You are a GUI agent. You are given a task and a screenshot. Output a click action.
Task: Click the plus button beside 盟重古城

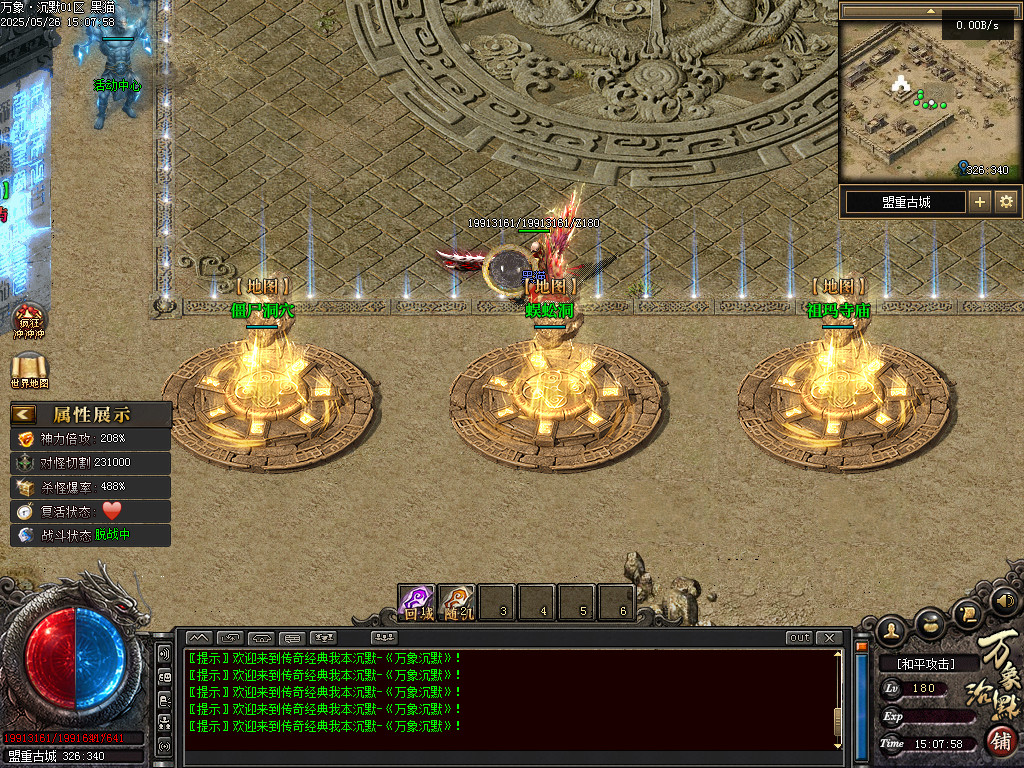[x=980, y=201]
